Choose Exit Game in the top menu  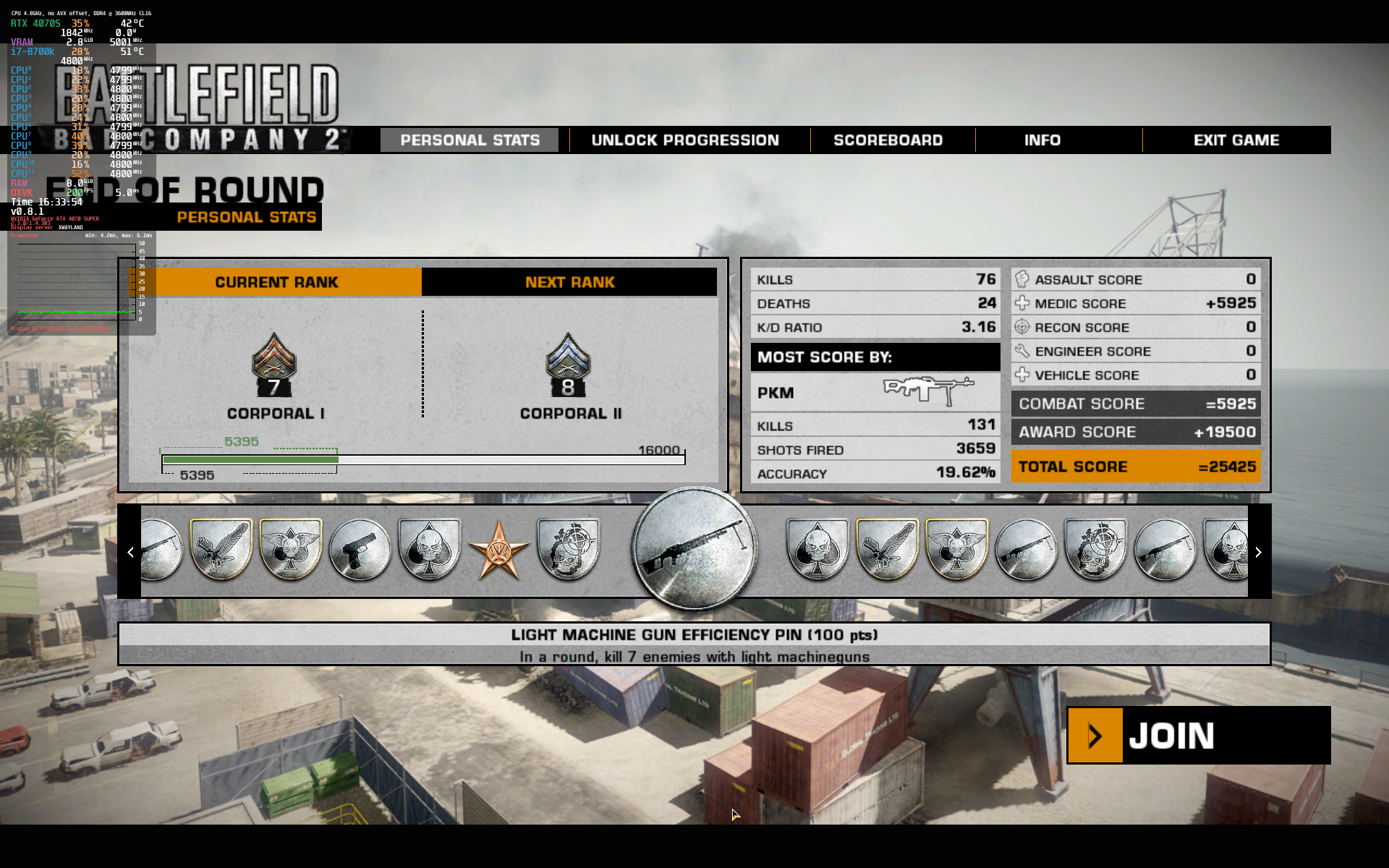click(1236, 140)
